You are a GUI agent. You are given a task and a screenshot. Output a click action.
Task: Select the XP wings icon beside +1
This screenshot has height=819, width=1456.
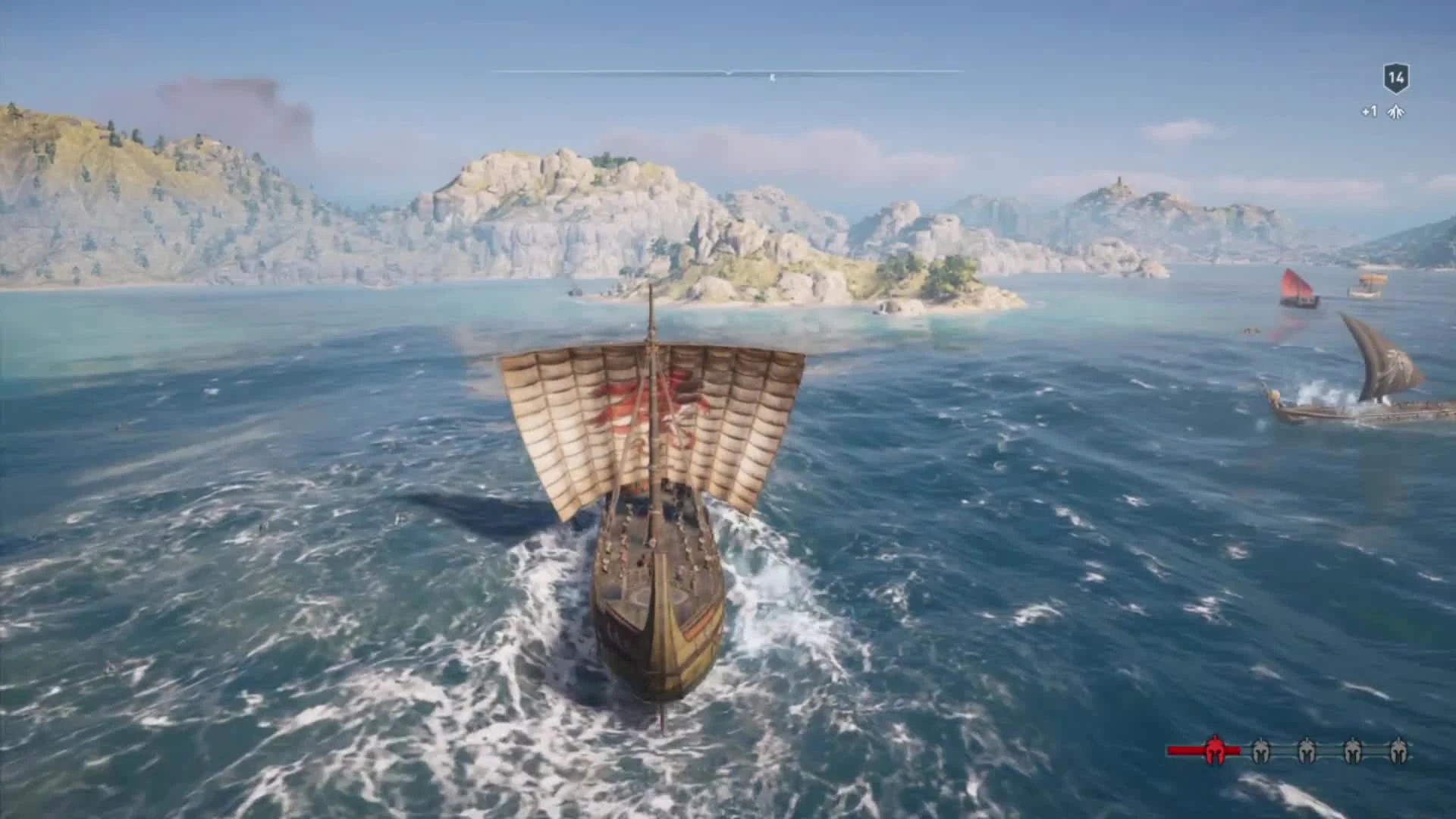[x=1396, y=112]
